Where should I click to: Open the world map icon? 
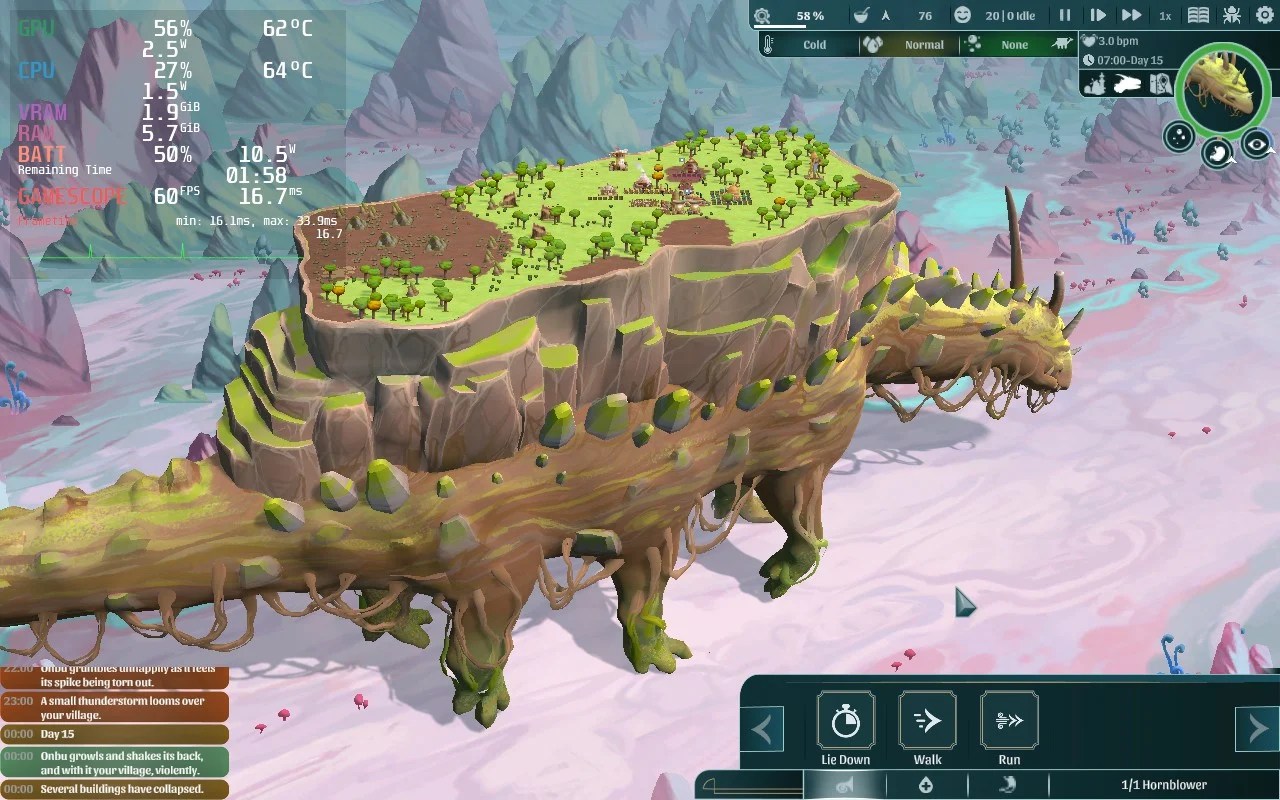[x=1160, y=84]
